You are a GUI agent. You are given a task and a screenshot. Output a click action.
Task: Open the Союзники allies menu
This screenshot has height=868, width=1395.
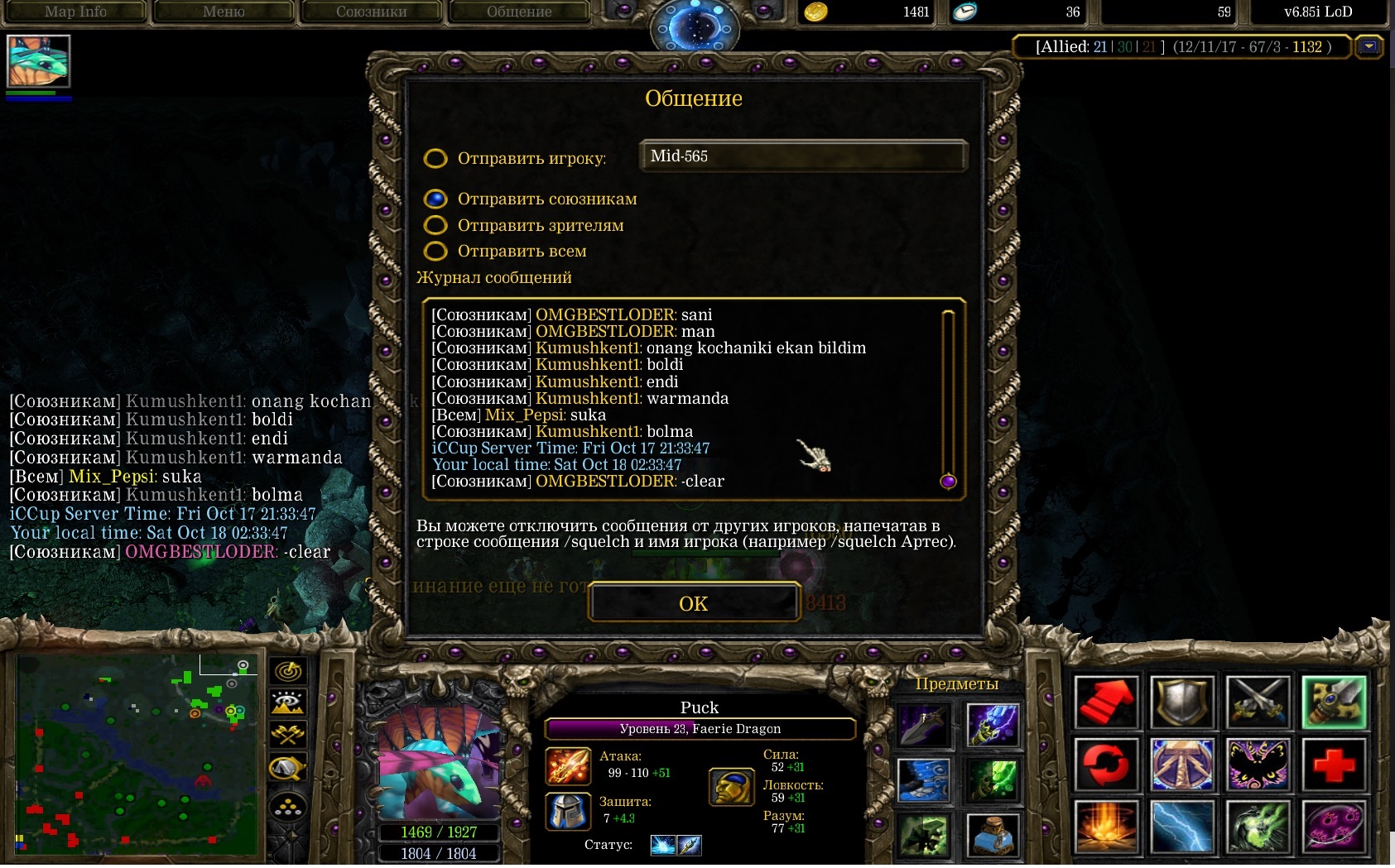pyautogui.click(x=371, y=12)
